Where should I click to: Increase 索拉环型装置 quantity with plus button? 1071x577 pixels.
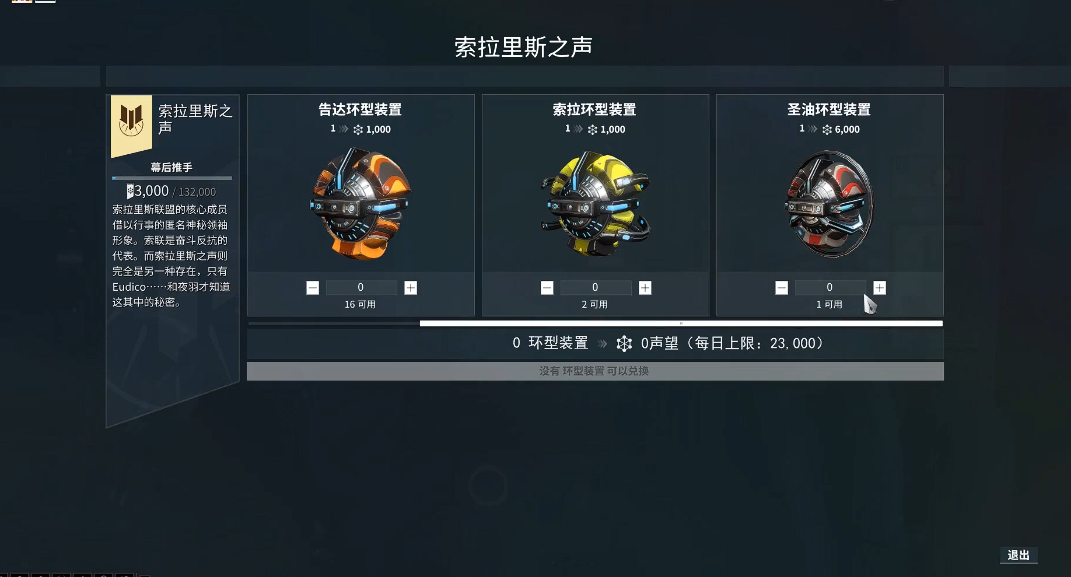645,288
